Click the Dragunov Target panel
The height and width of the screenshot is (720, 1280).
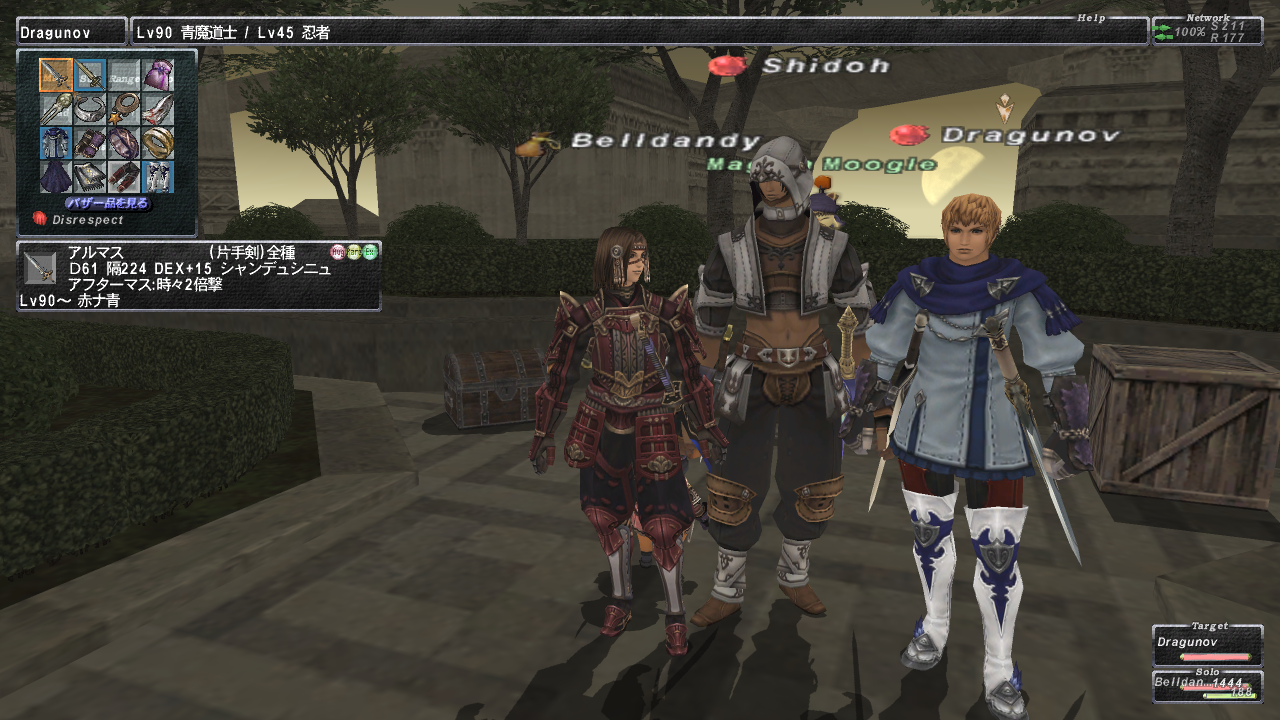click(1207, 646)
